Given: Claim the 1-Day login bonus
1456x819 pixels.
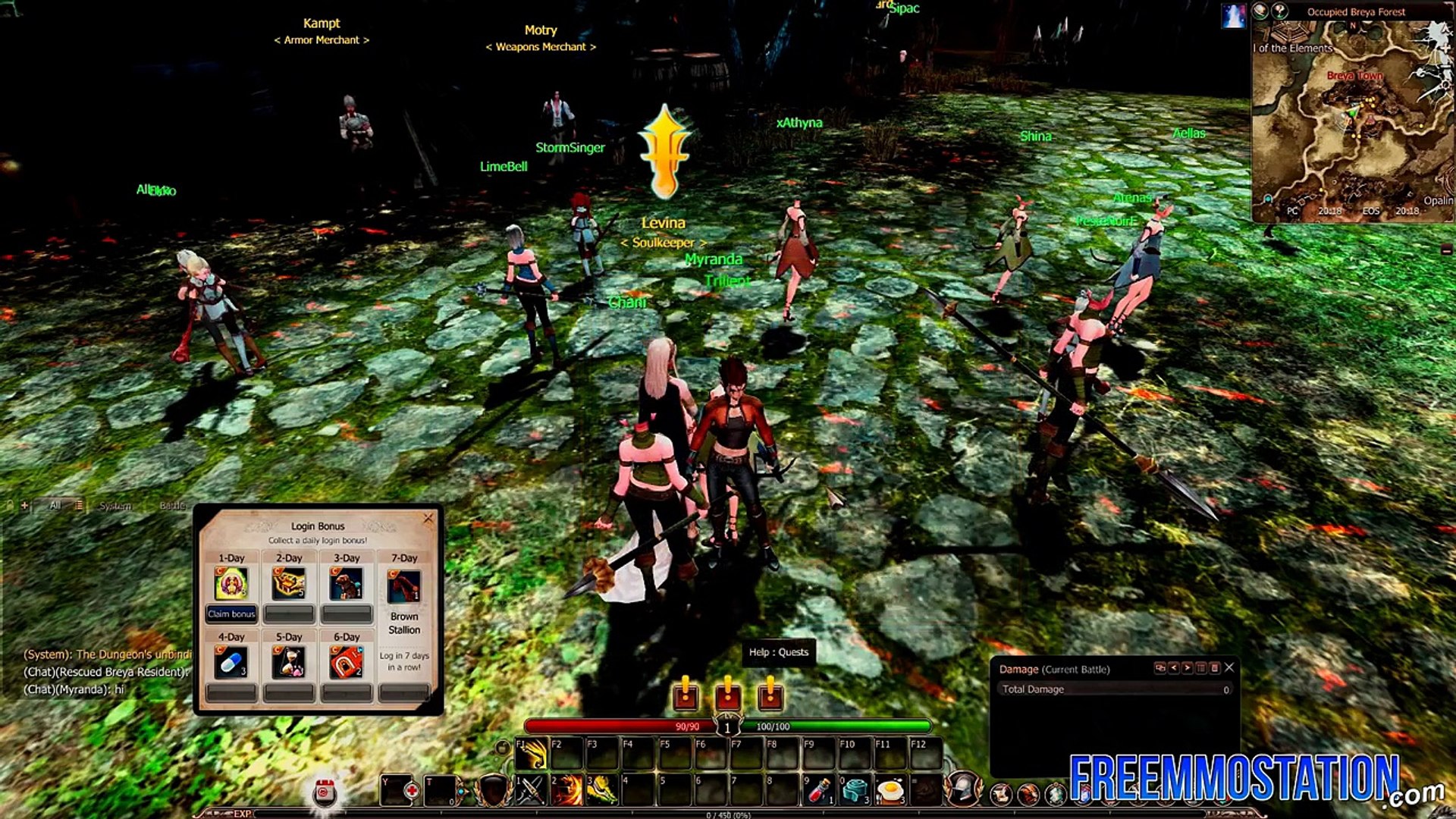Looking at the screenshot, I should coord(231,613).
